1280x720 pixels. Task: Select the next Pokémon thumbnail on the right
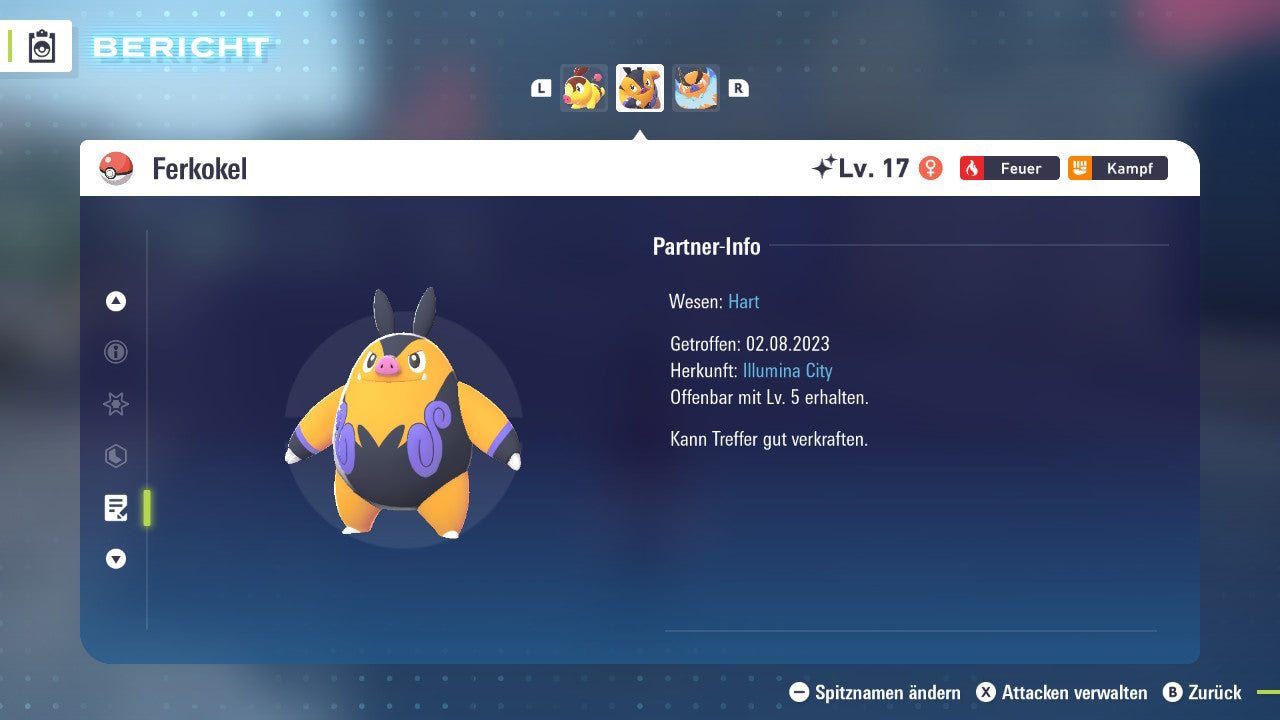(696, 88)
